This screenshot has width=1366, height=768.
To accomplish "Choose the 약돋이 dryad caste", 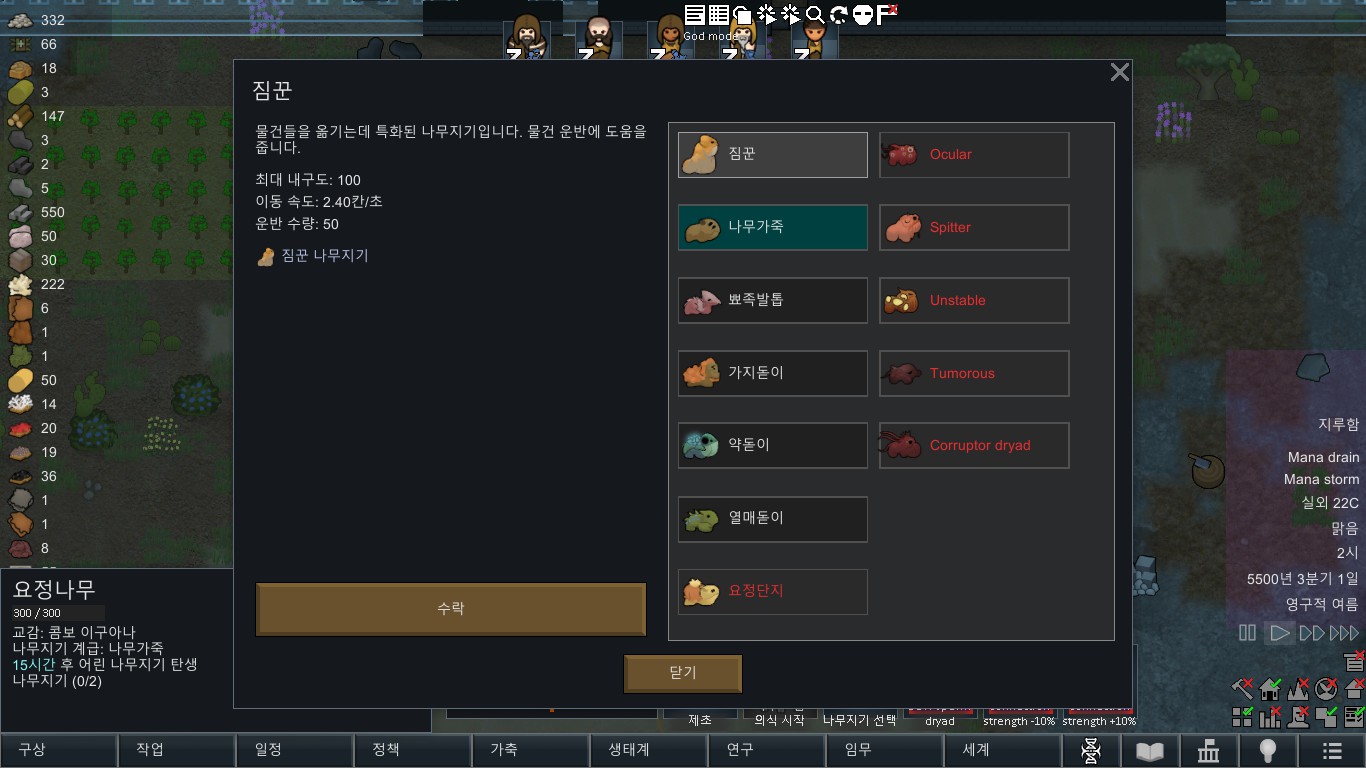I will [x=773, y=445].
